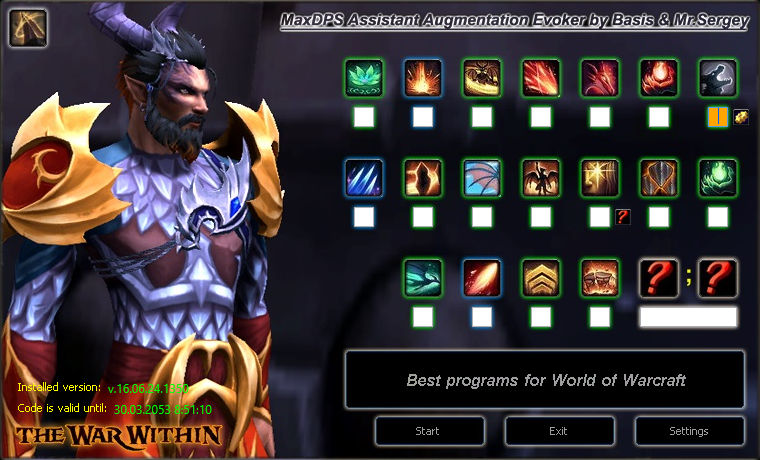The width and height of the screenshot is (760, 460).
Task: Toggle the orange box under the grey dragon icon
Action: tap(717, 117)
